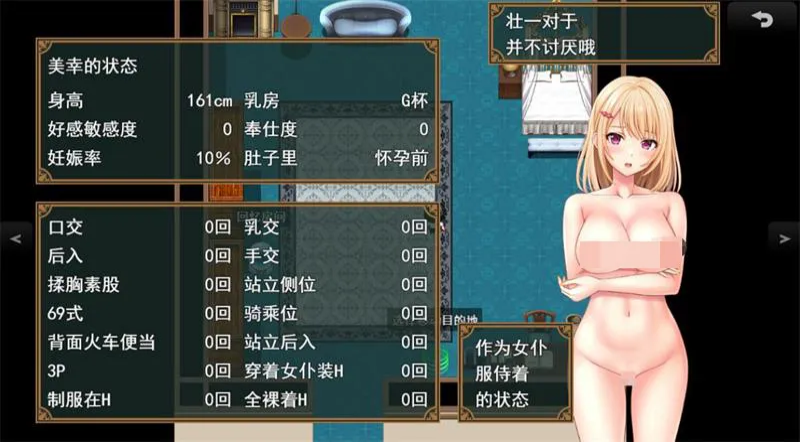Go to the next page with right arrow
Image resolution: width=800 pixels, height=443 pixels.
click(785, 238)
